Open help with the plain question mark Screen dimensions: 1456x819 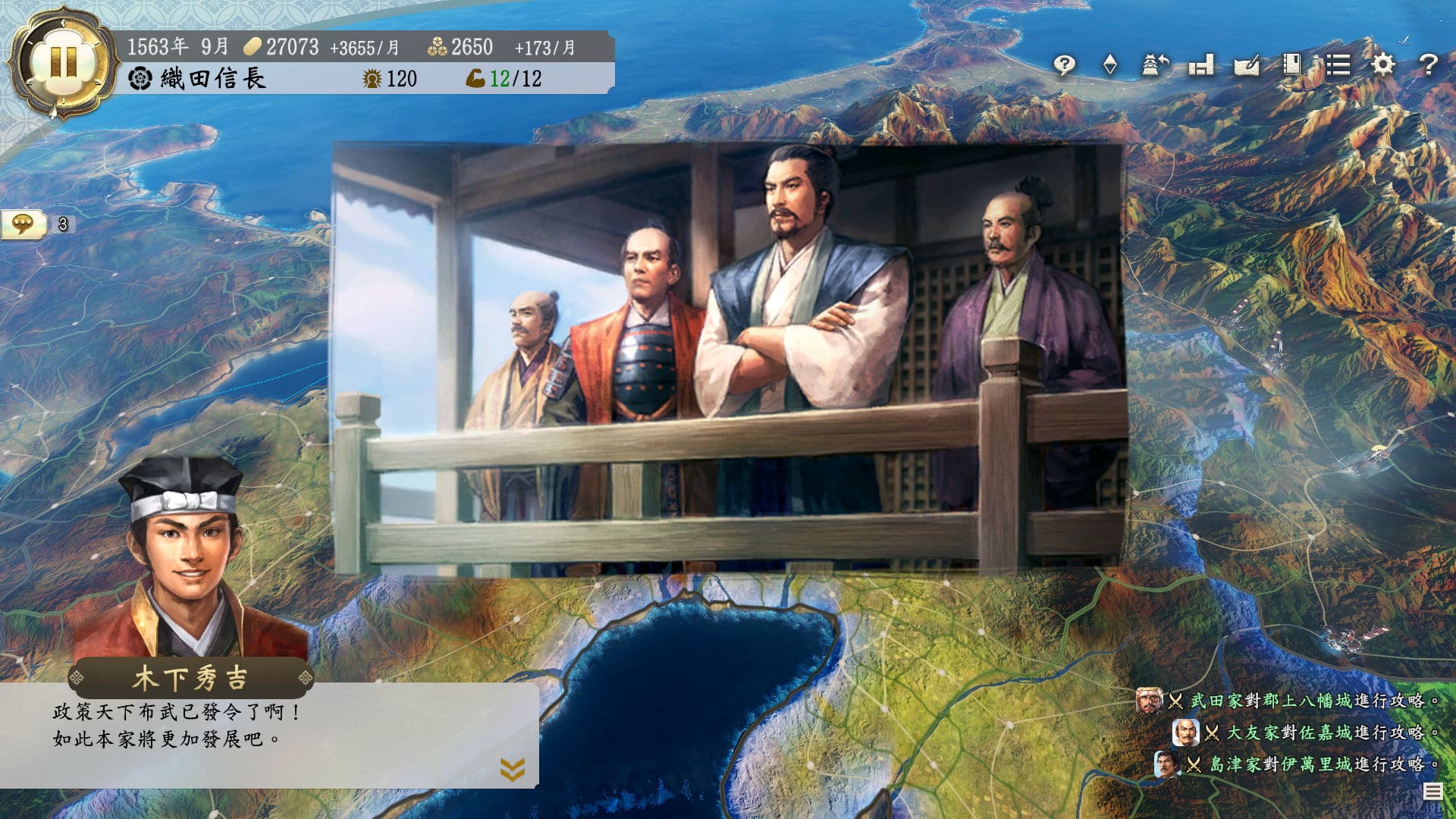point(1428,65)
